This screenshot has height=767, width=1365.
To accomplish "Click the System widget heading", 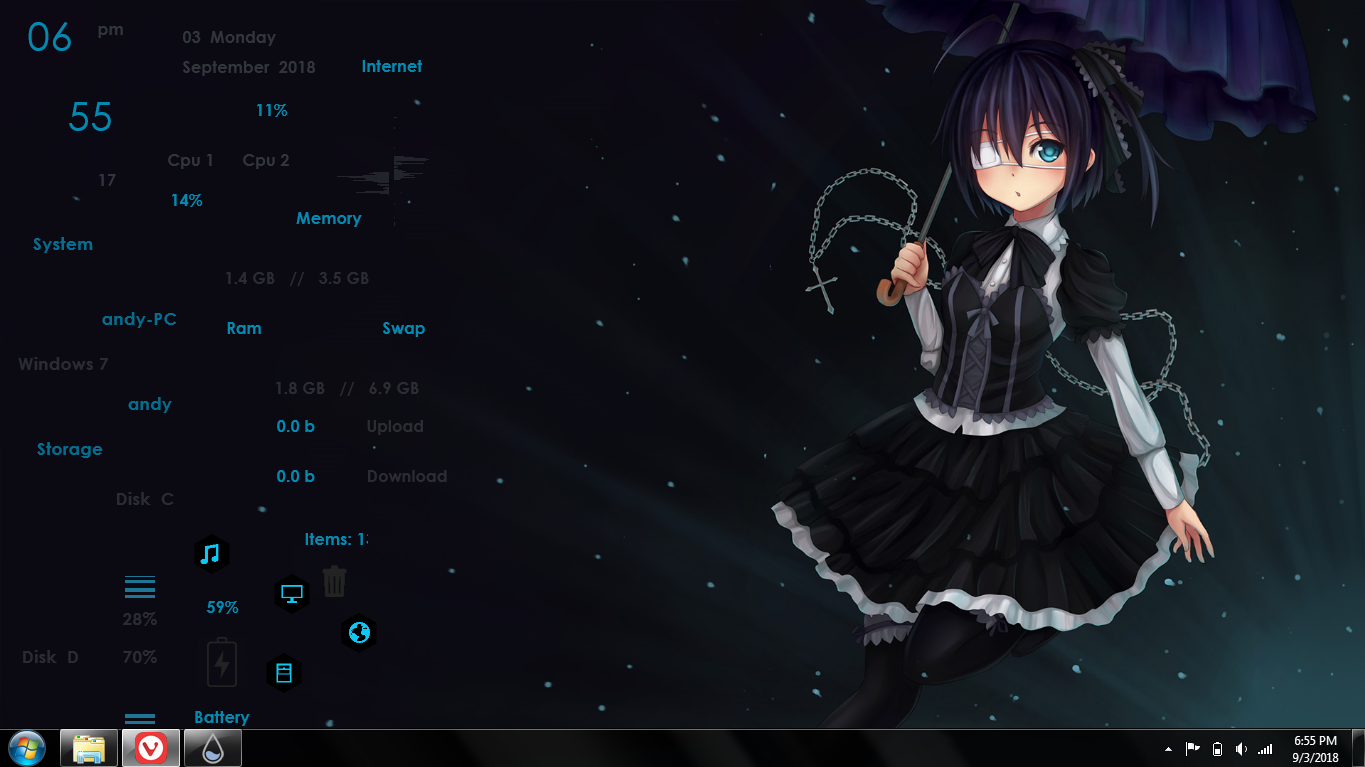I will 62,243.
